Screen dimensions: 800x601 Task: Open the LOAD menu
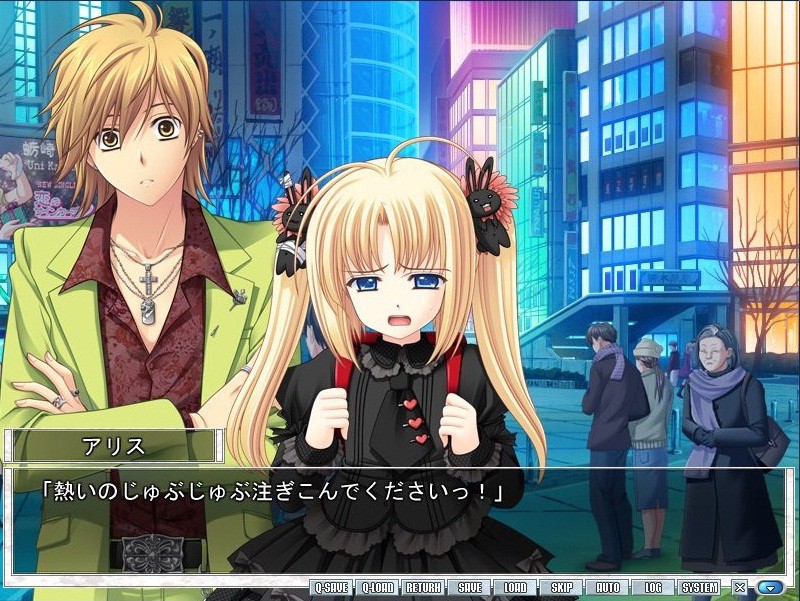515,588
